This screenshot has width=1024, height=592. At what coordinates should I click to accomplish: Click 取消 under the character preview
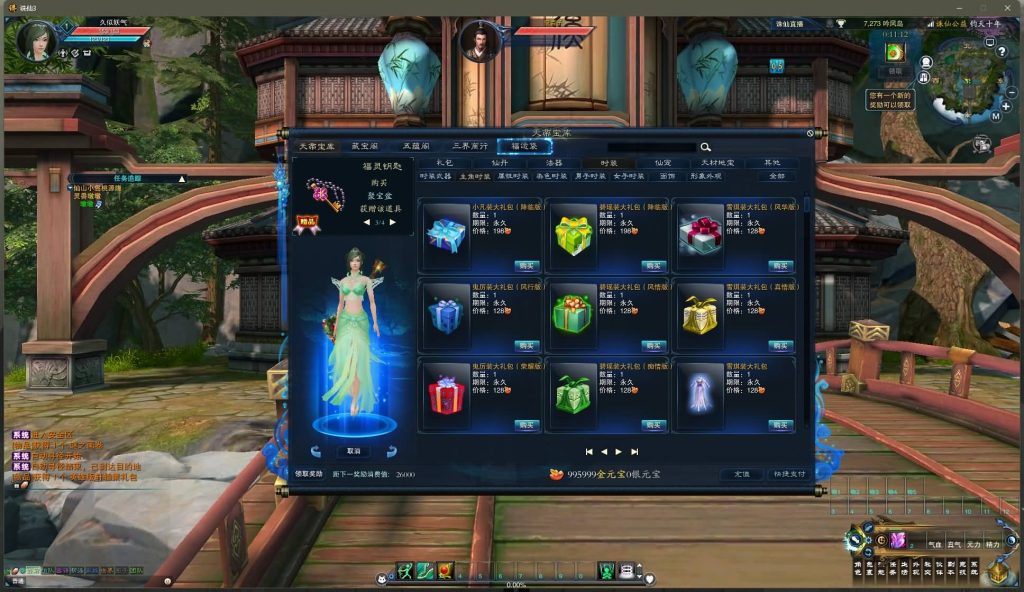tap(353, 451)
